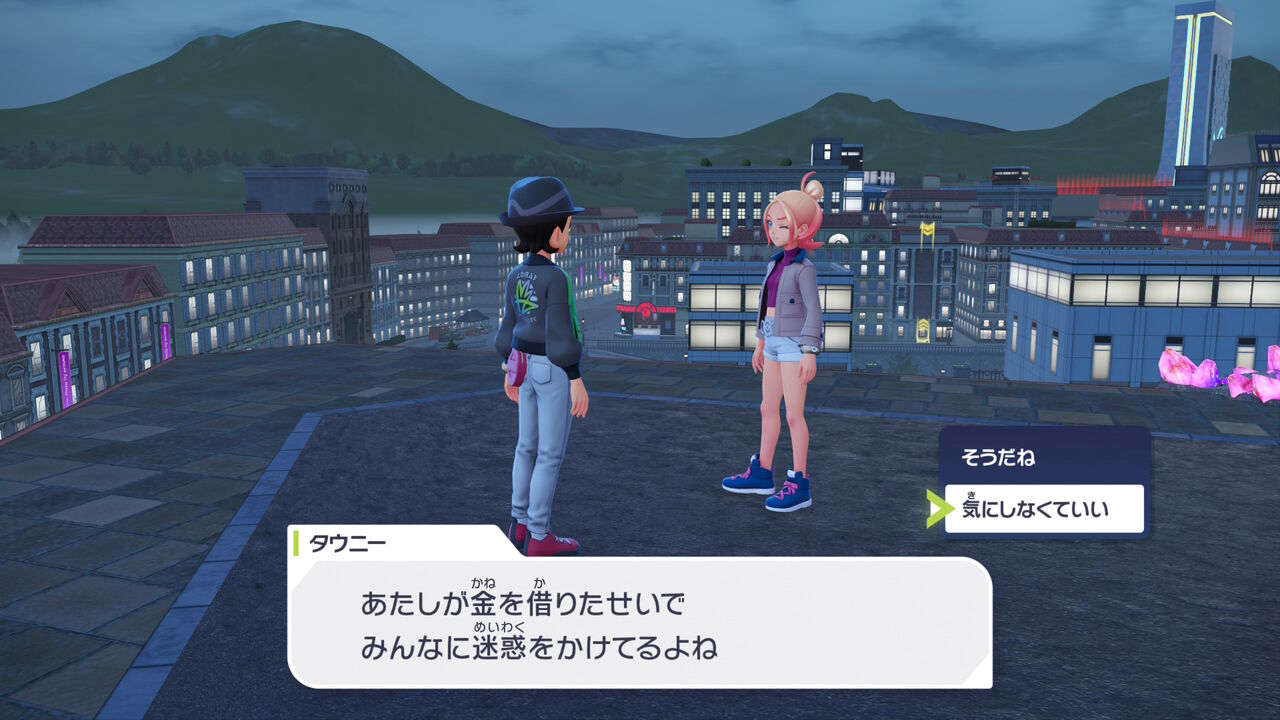Image resolution: width=1280 pixels, height=720 pixels.
Task: Select the green arrow cursor icon
Action: tap(938, 508)
